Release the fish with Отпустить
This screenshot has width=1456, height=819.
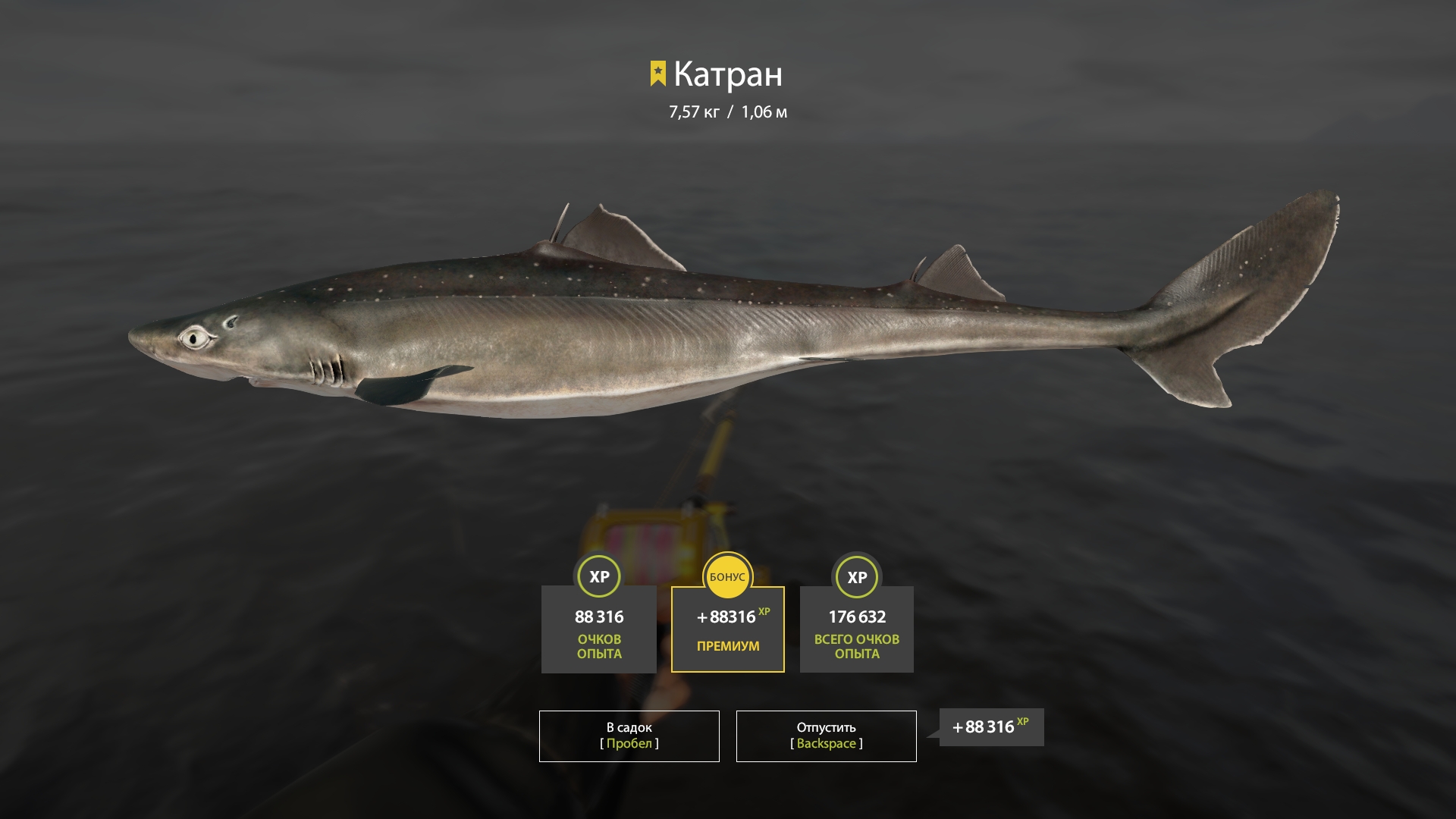(826, 736)
